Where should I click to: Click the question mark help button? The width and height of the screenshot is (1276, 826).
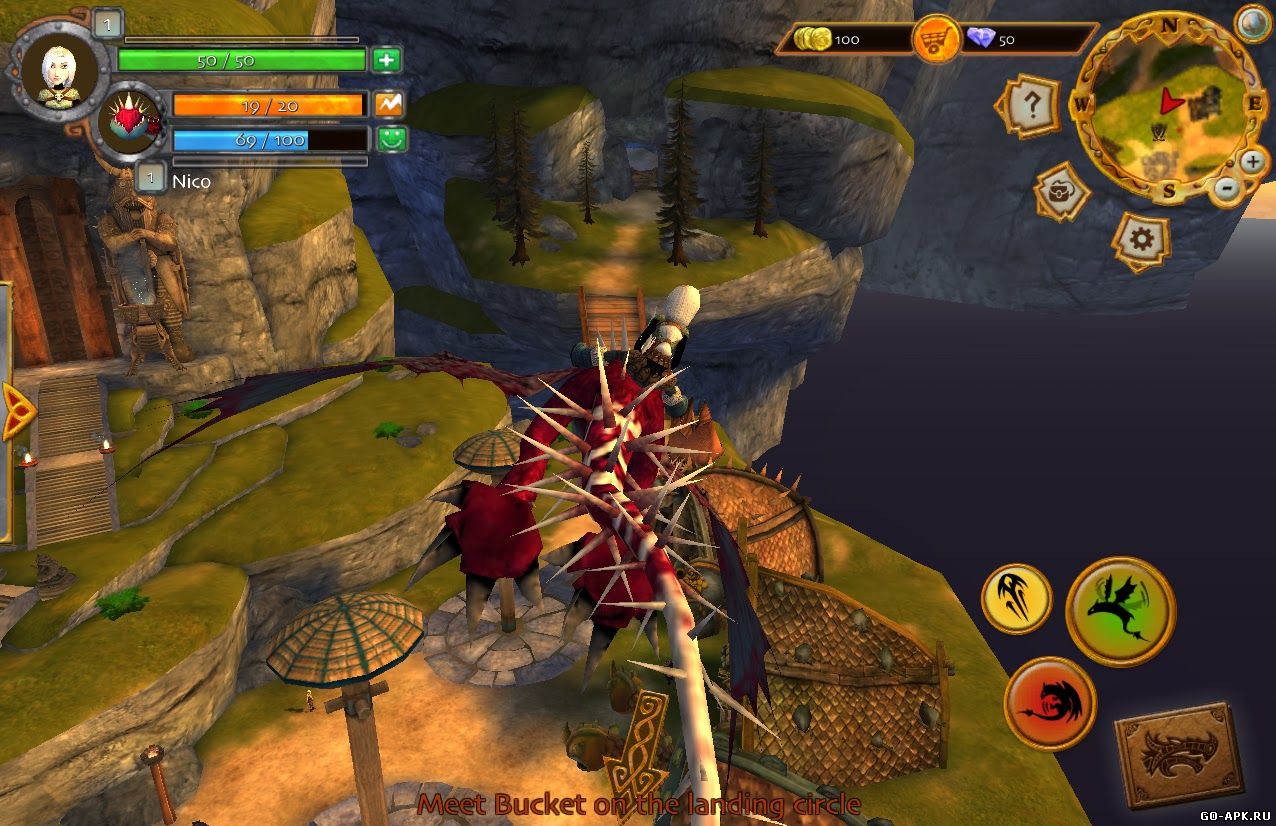coord(1029,104)
